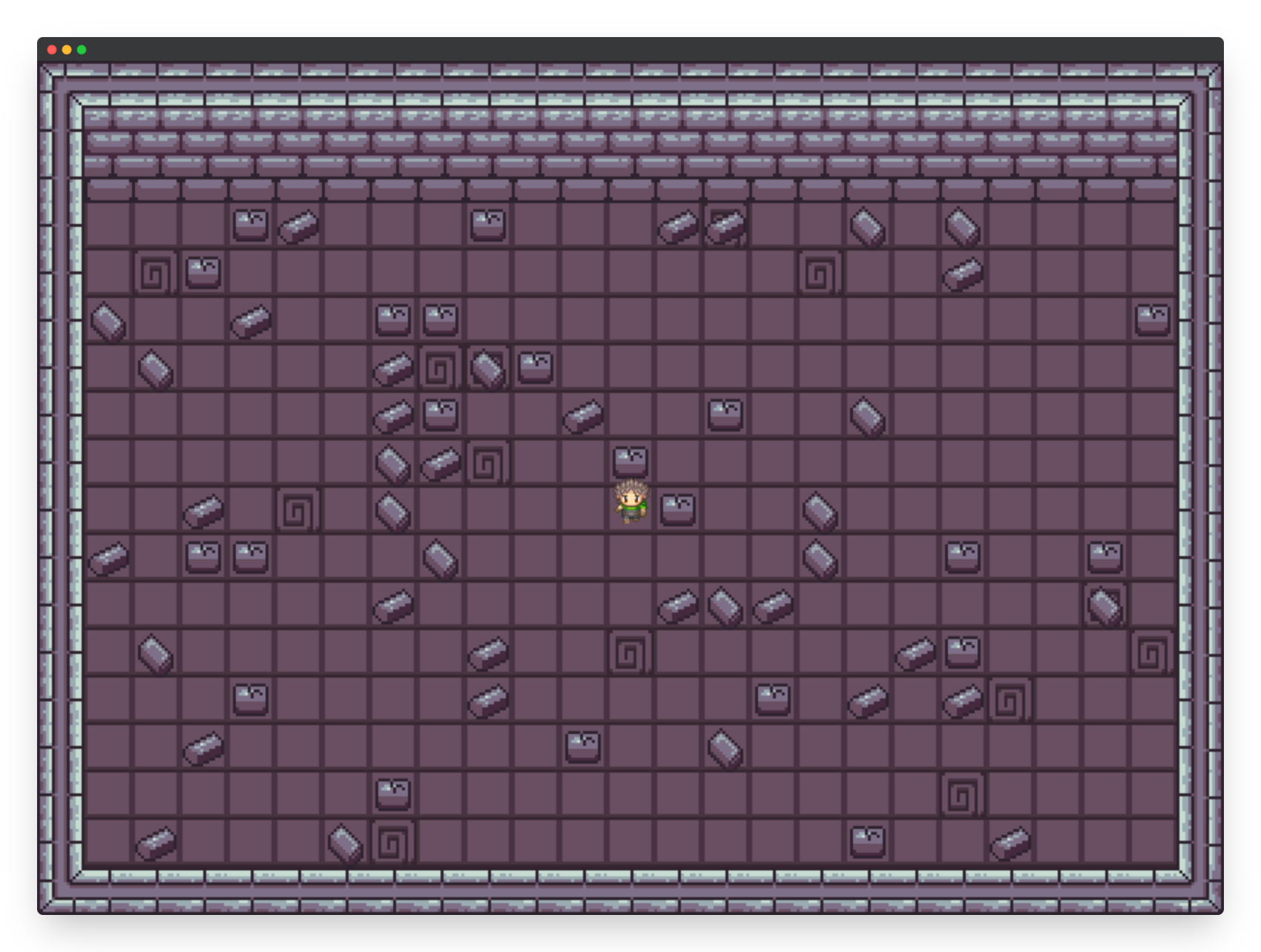Click the green zoom button in the title bar
The width and height of the screenshot is (1261, 952).
click(x=82, y=49)
